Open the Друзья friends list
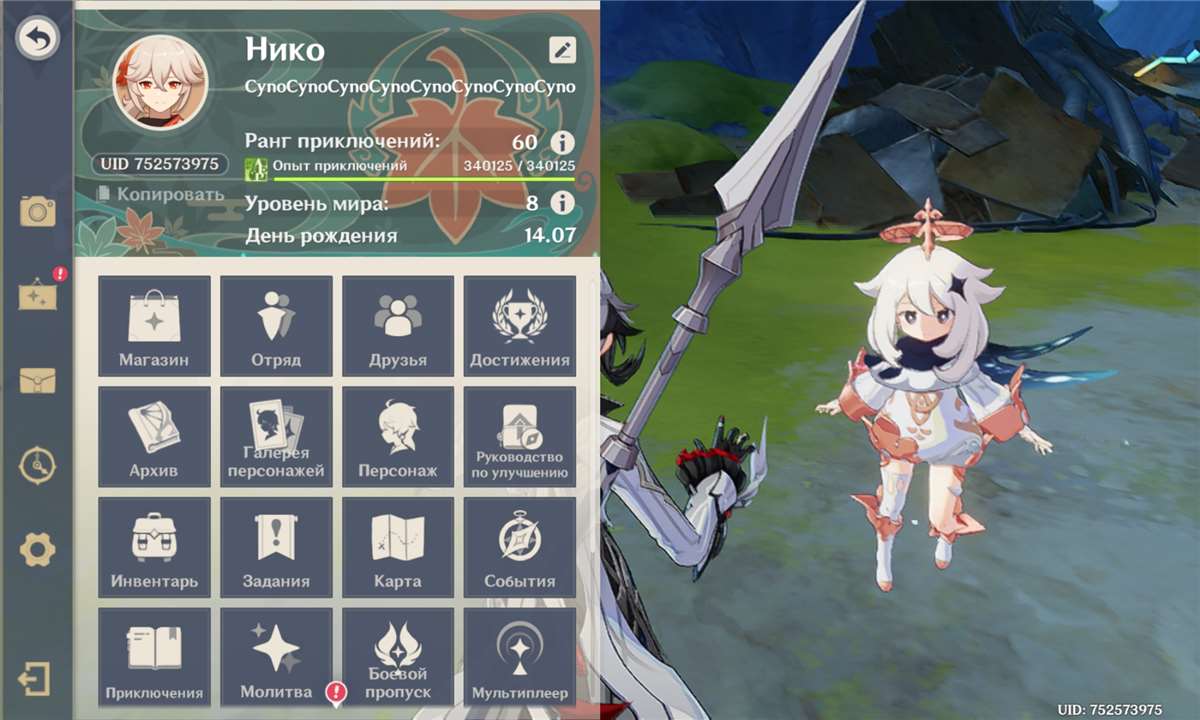 point(398,326)
